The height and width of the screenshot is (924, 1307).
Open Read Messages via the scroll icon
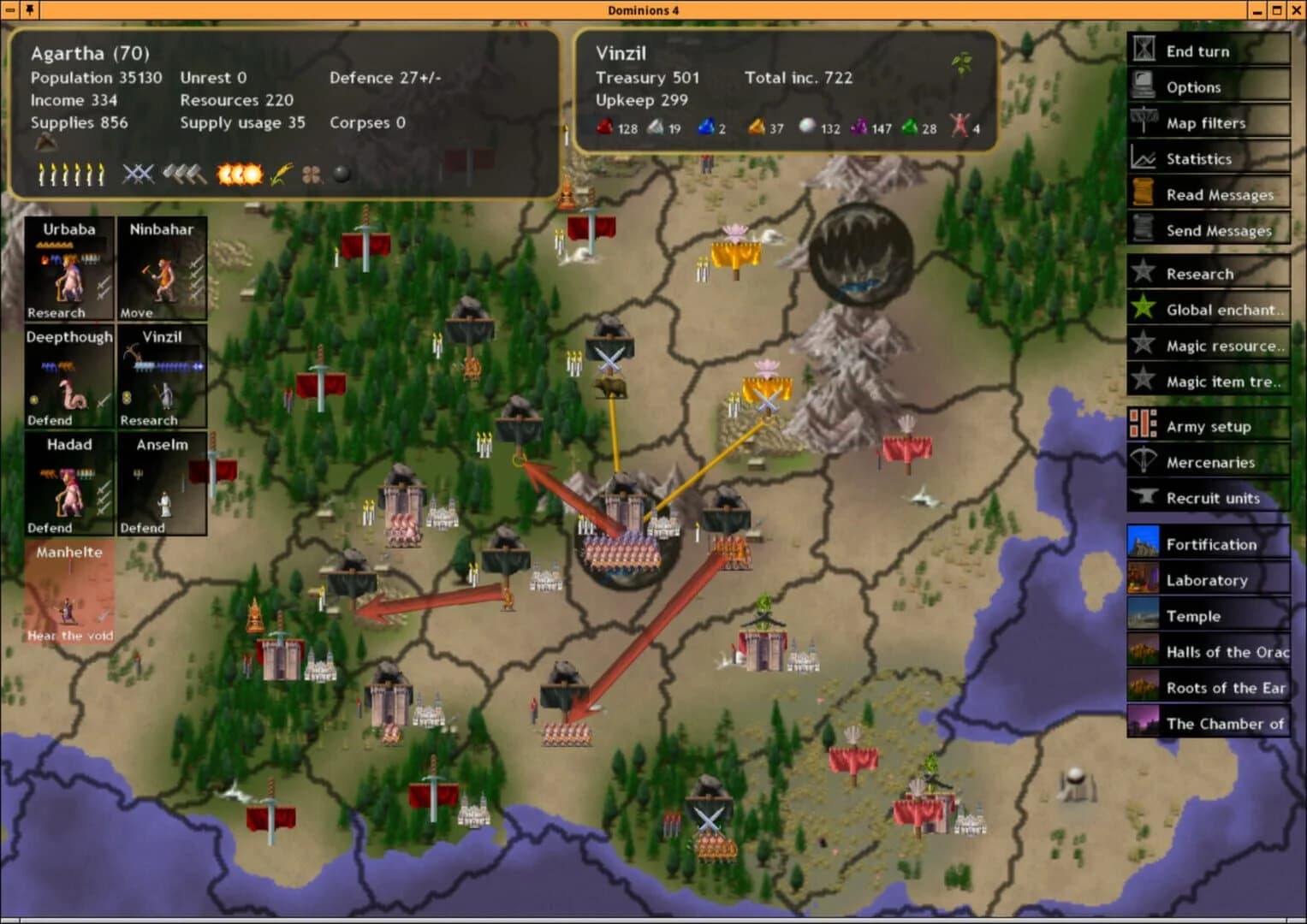[x=1143, y=194]
